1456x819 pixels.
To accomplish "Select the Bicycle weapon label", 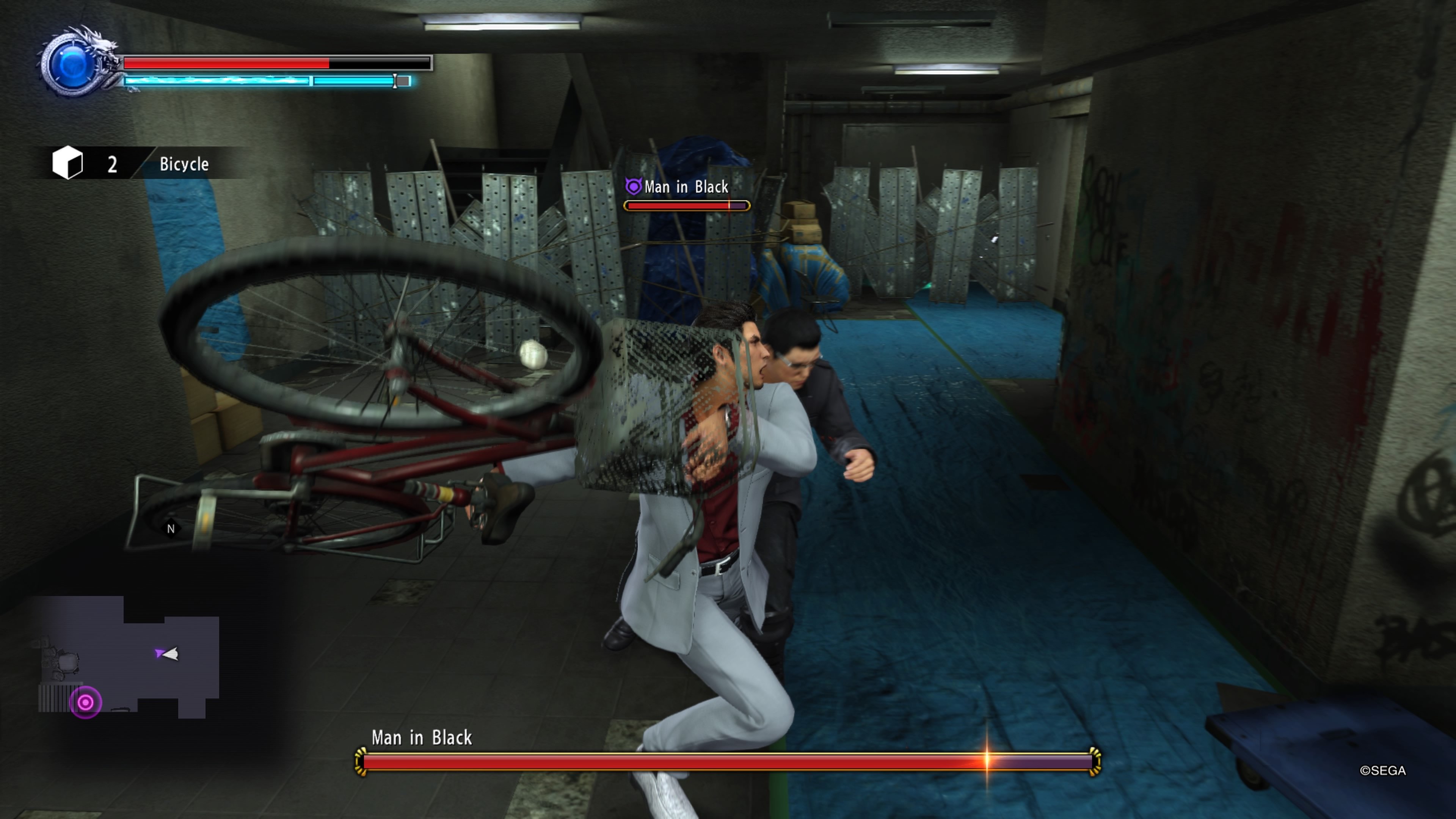I will coord(184,165).
